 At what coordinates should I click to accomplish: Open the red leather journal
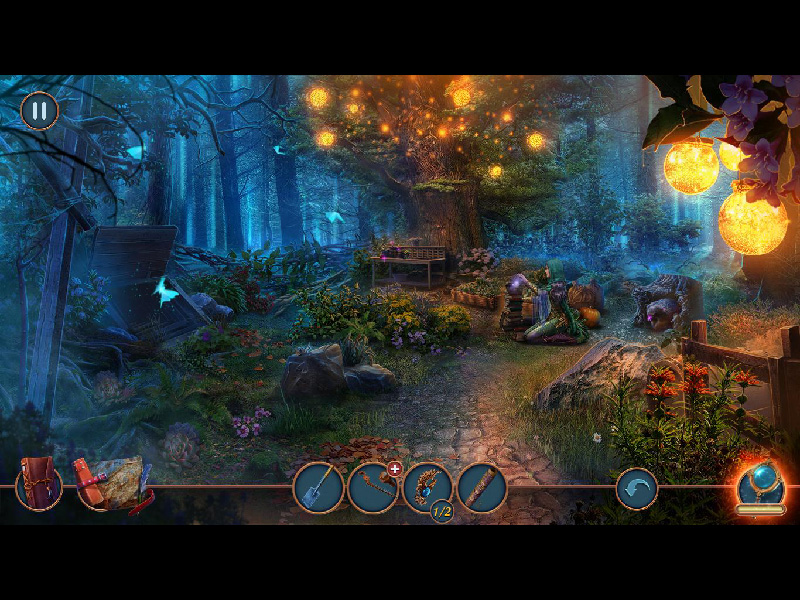39,484
